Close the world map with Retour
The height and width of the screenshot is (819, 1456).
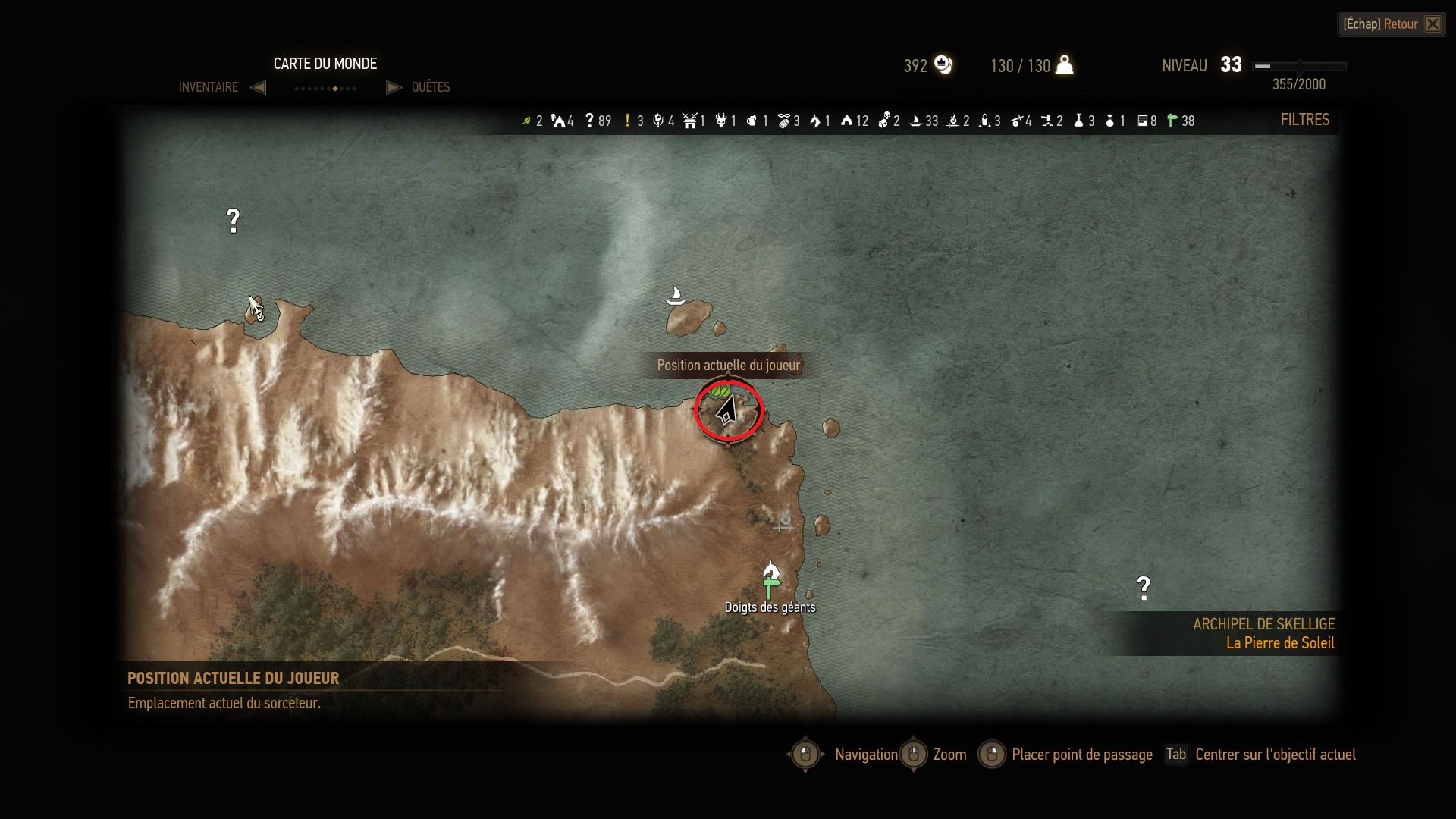[x=1392, y=24]
